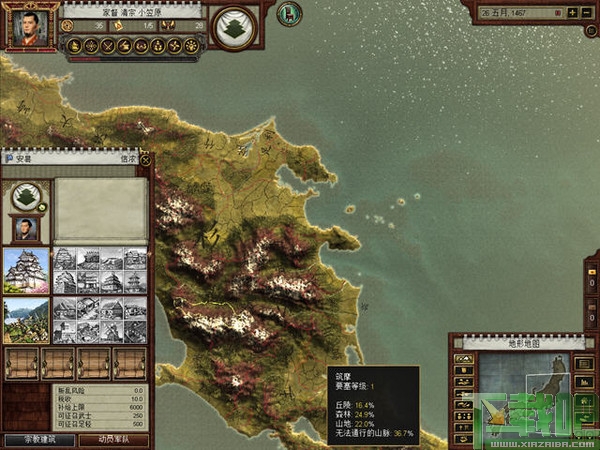Click the clan crest emblem in top bar
Image resolution: width=600 pixels, height=450 pixels.
click(234, 27)
